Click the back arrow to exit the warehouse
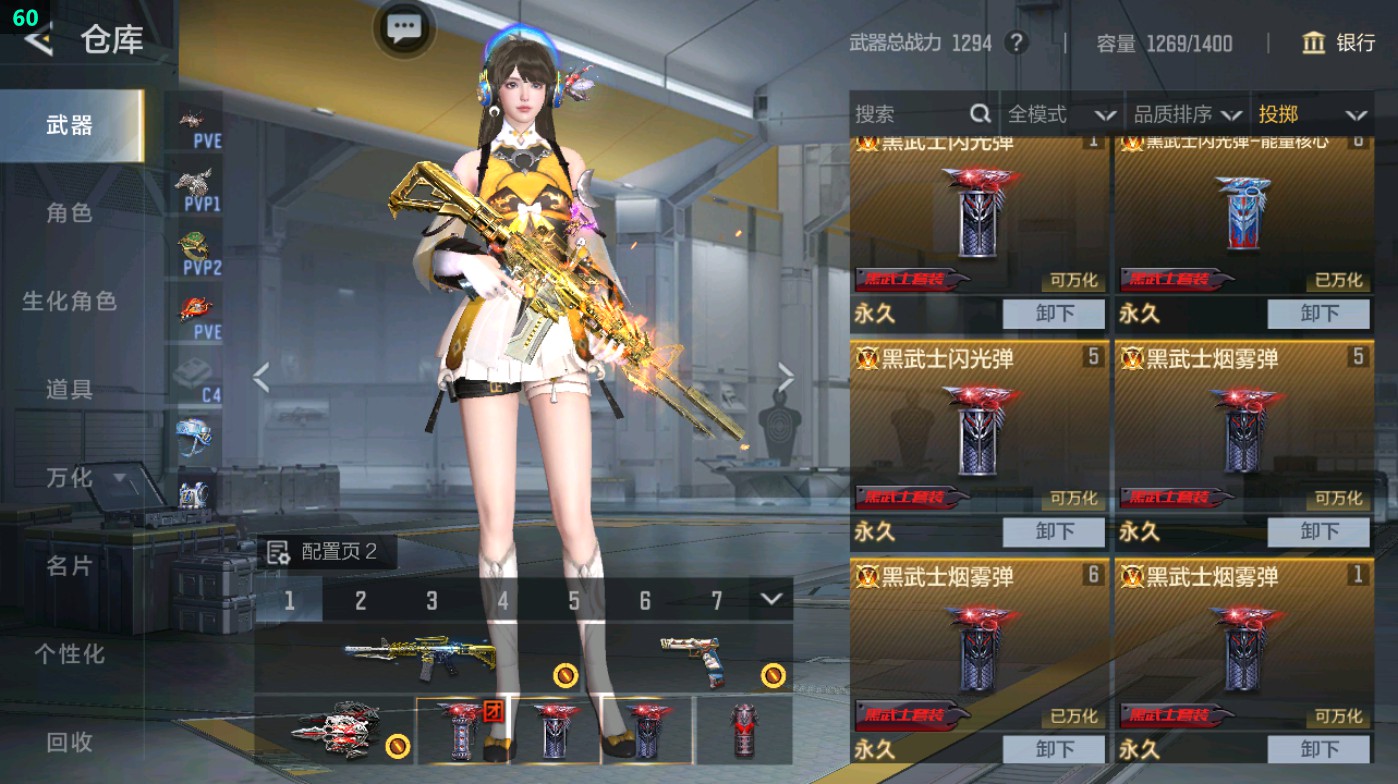Screen dimensions: 1398x784 tap(38, 40)
